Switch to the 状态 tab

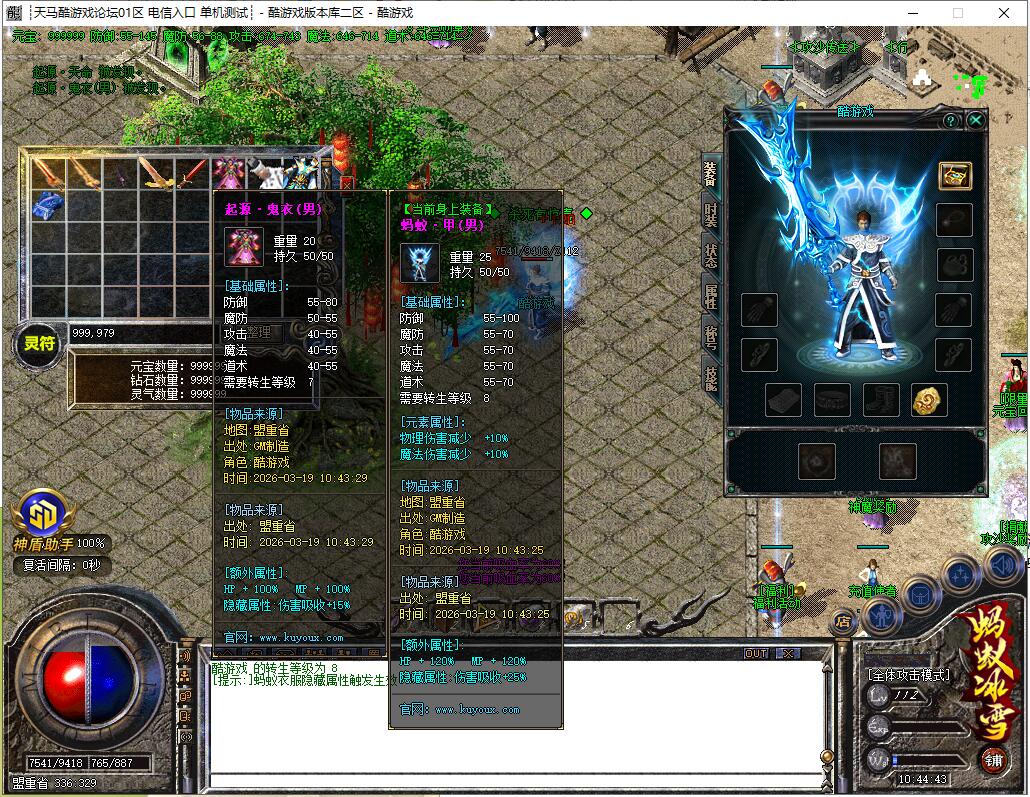click(x=710, y=254)
